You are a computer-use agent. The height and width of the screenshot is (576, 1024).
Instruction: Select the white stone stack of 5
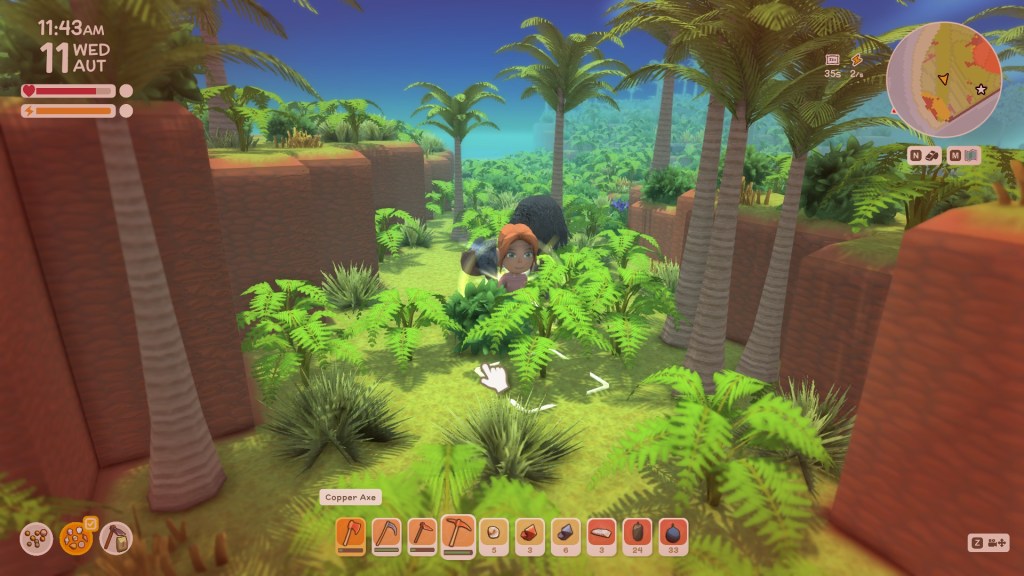(494, 534)
